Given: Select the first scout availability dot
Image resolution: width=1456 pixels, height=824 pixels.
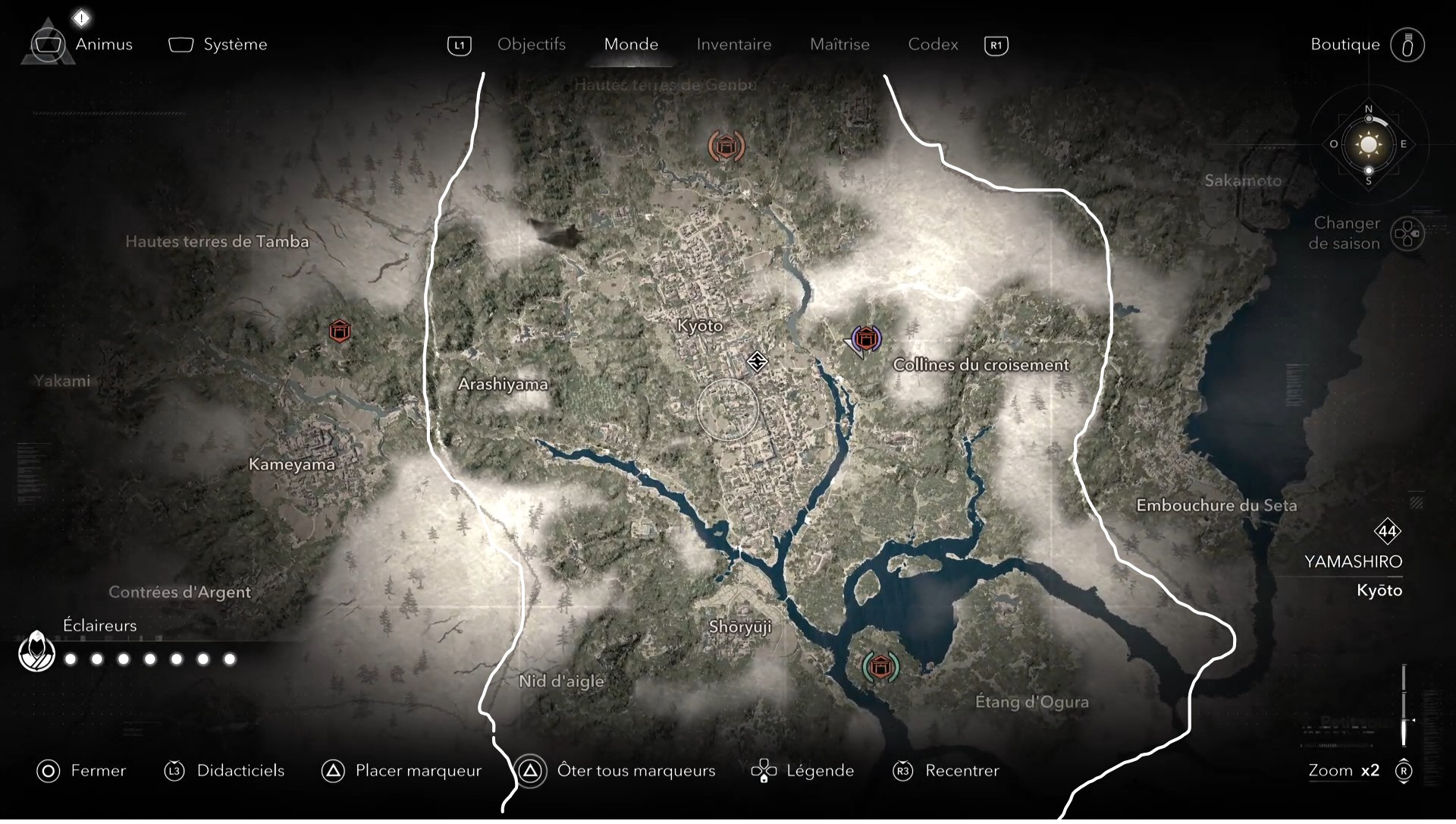Looking at the screenshot, I should pyautogui.click(x=70, y=659).
